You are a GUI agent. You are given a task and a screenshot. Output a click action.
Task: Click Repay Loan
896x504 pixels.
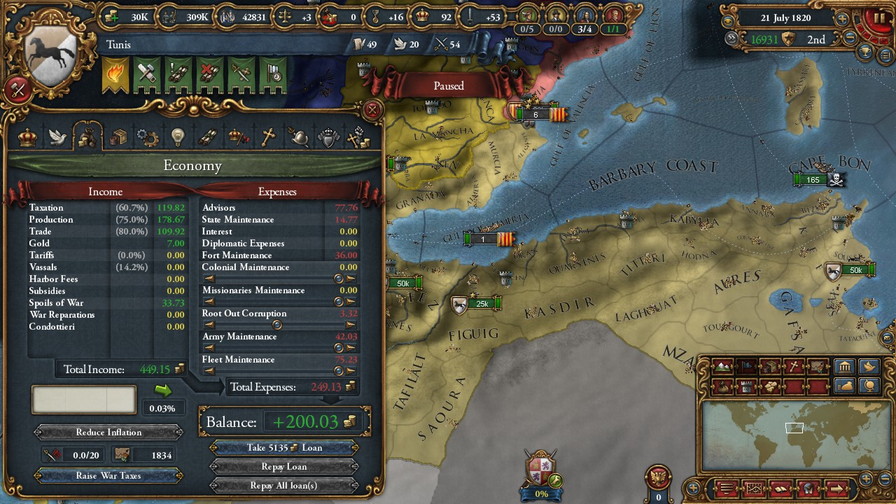click(283, 466)
